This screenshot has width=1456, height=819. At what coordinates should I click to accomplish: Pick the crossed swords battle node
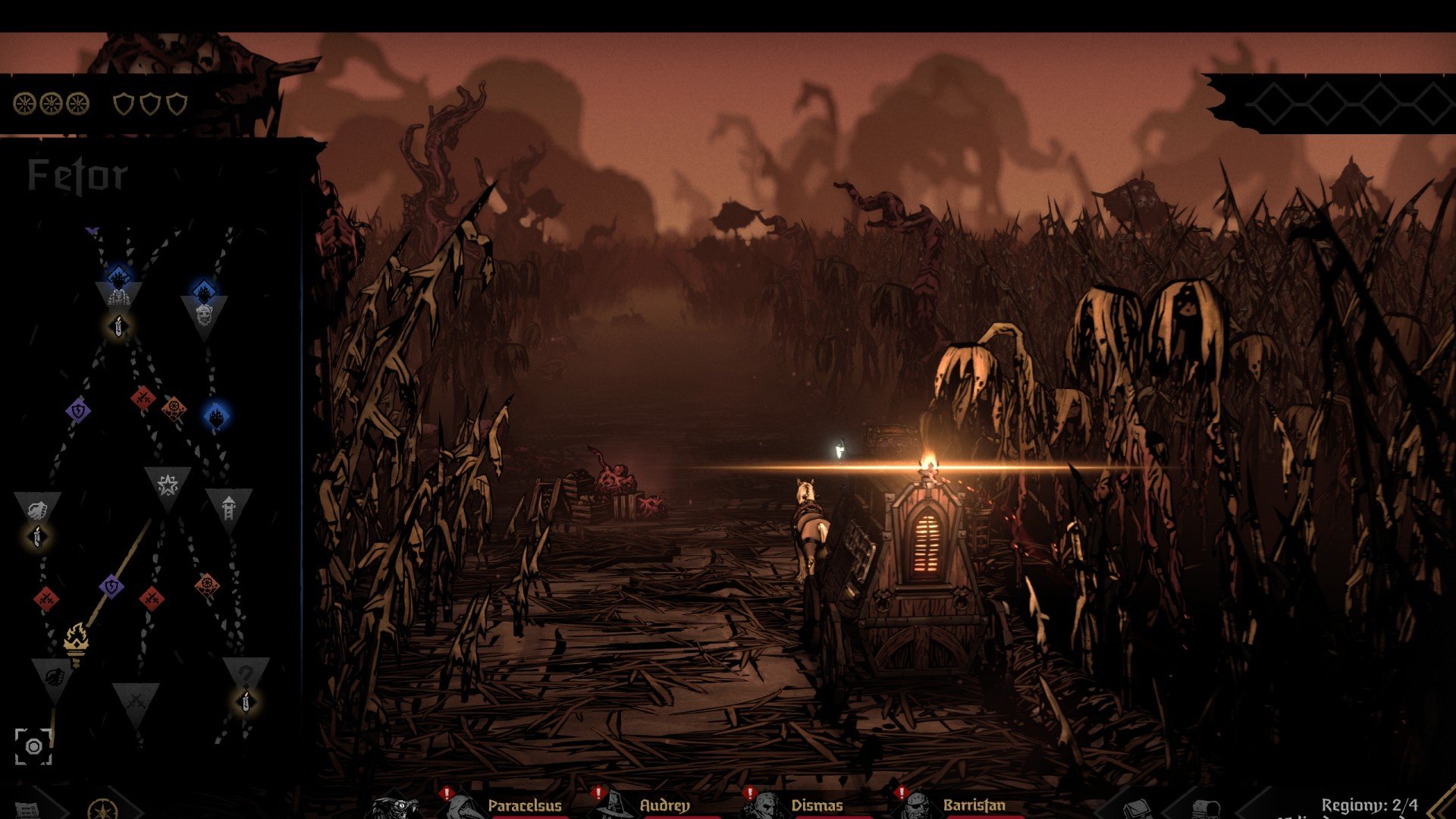(x=136, y=700)
